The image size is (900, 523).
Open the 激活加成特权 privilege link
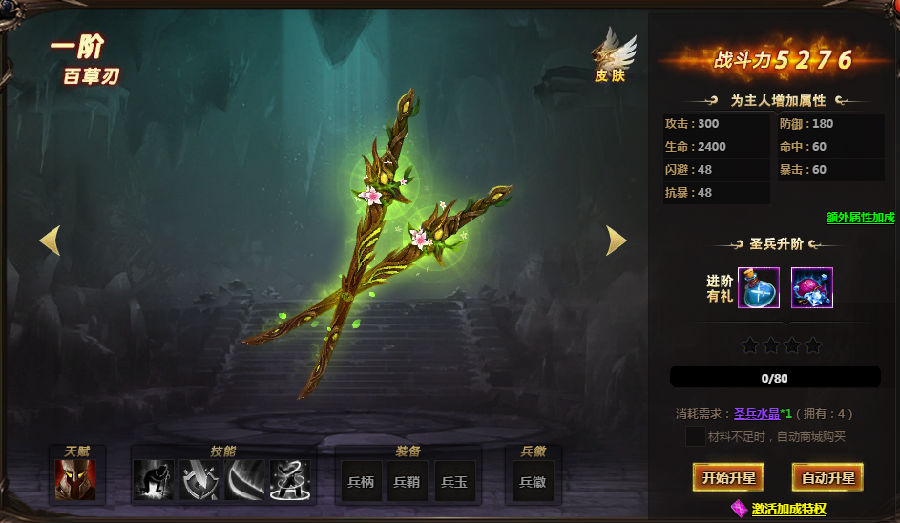click(789, 509)
